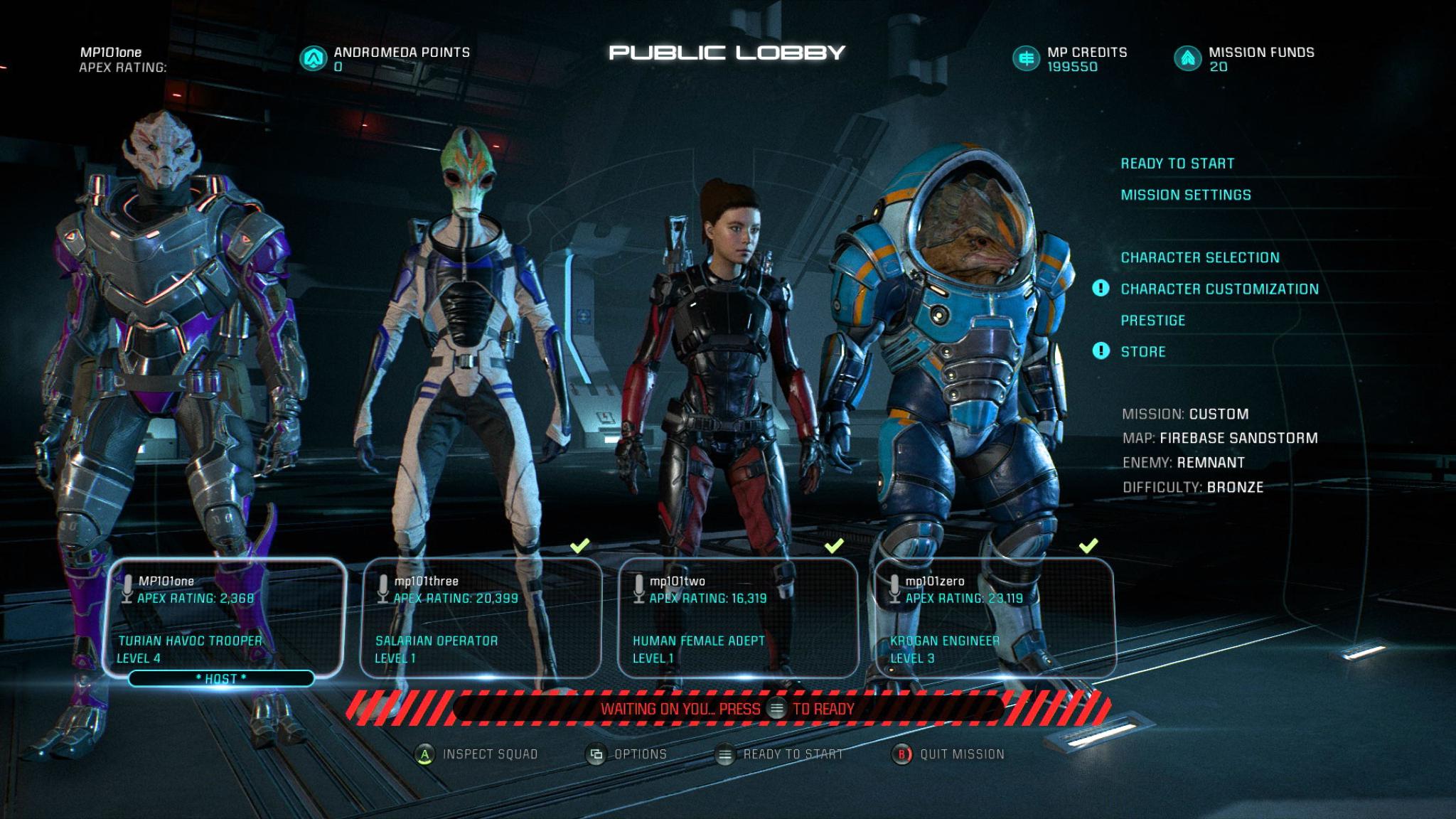The image size is (1456, 819).
Task: Click the ready checkmark above mp101zero
Action: 1087,547
